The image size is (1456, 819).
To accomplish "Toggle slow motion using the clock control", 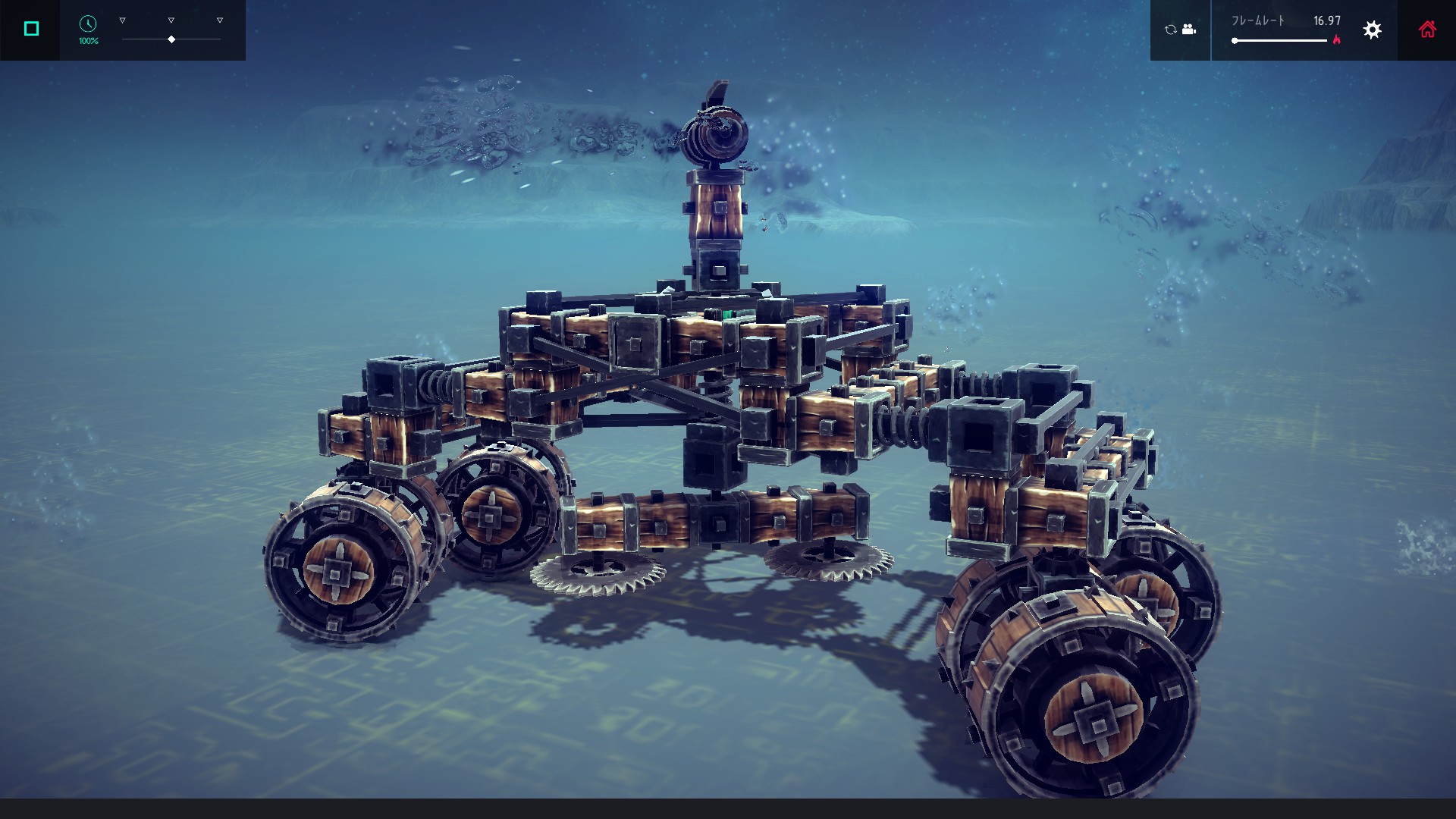I will click(88, 24).
